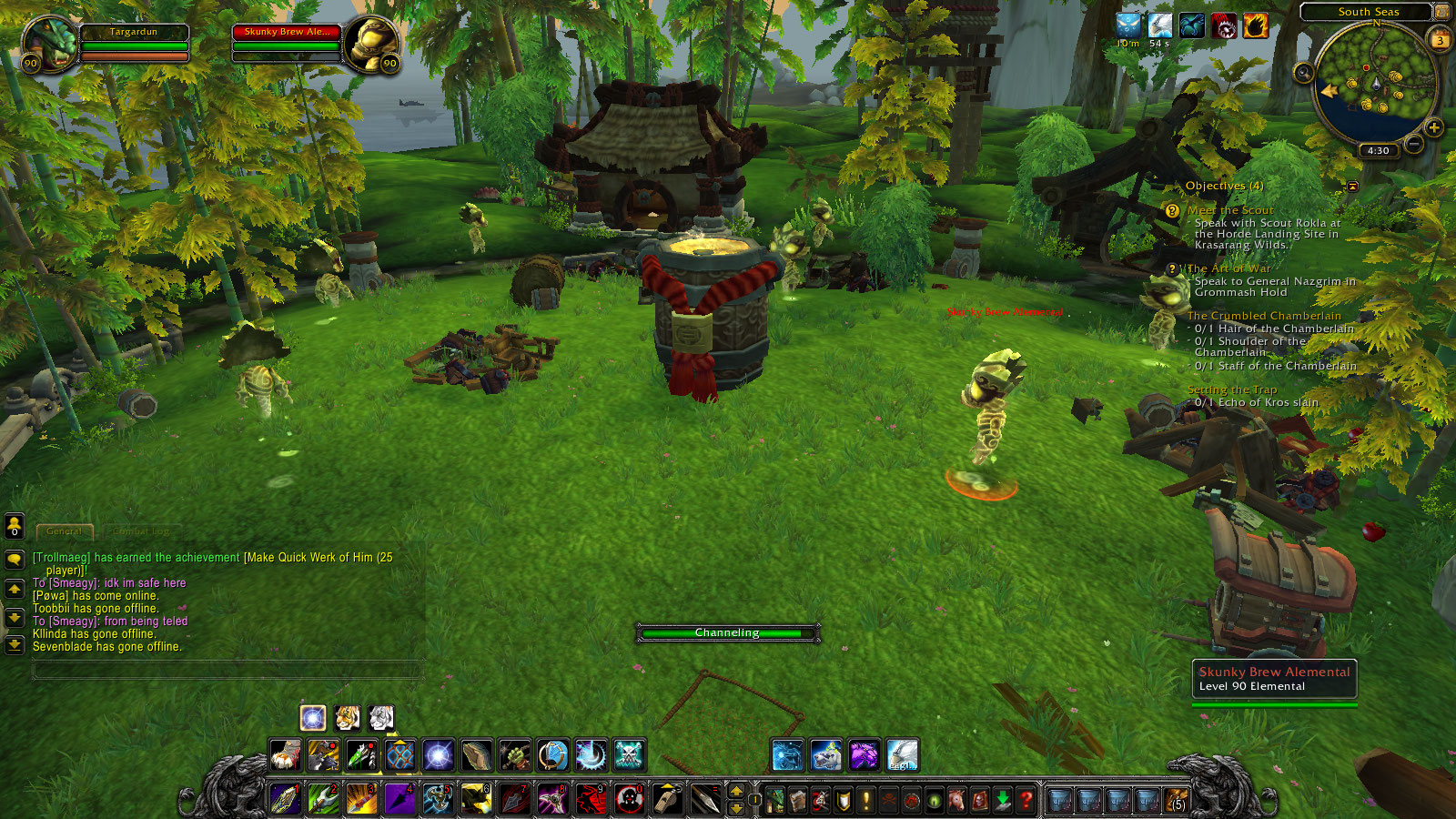Open the red question mark help button
Screen dimensions: 1456x819
[x=1026, y=800]
